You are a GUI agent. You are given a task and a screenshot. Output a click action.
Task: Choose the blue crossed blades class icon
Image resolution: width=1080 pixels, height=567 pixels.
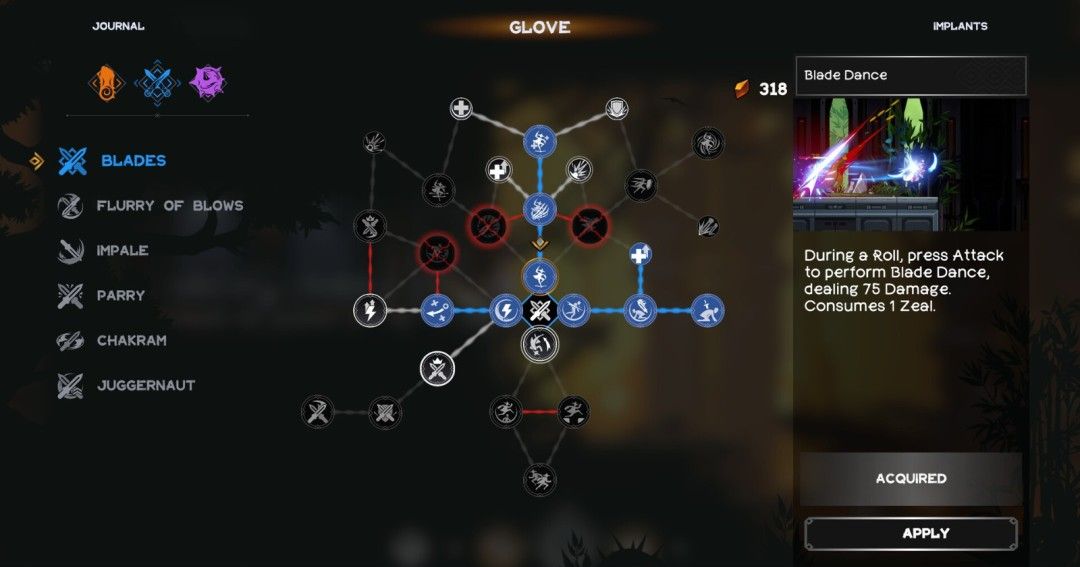tap(156, 82)
